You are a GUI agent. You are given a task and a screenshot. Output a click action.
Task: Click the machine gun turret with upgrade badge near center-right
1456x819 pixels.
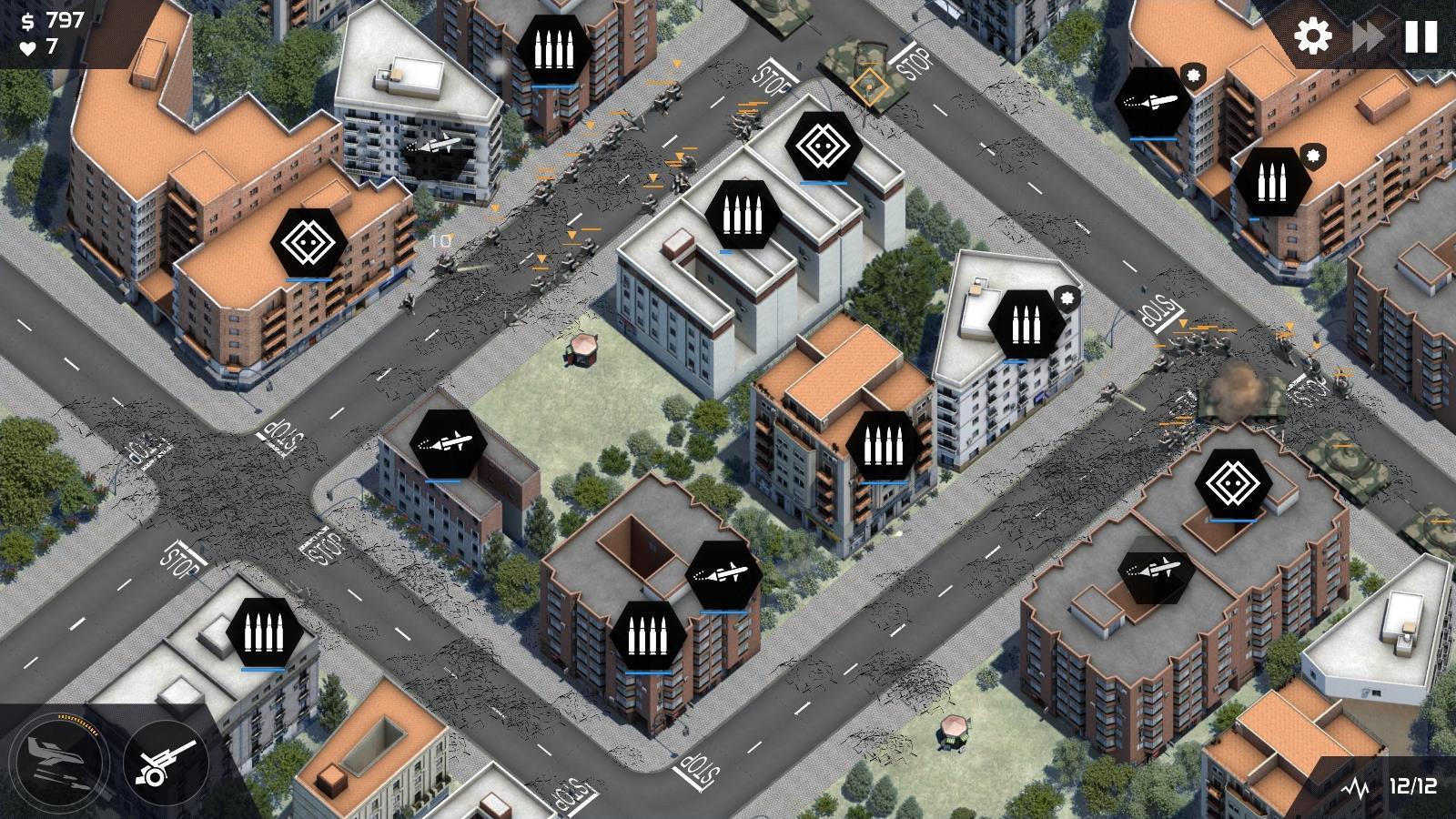pos(1026,323)
